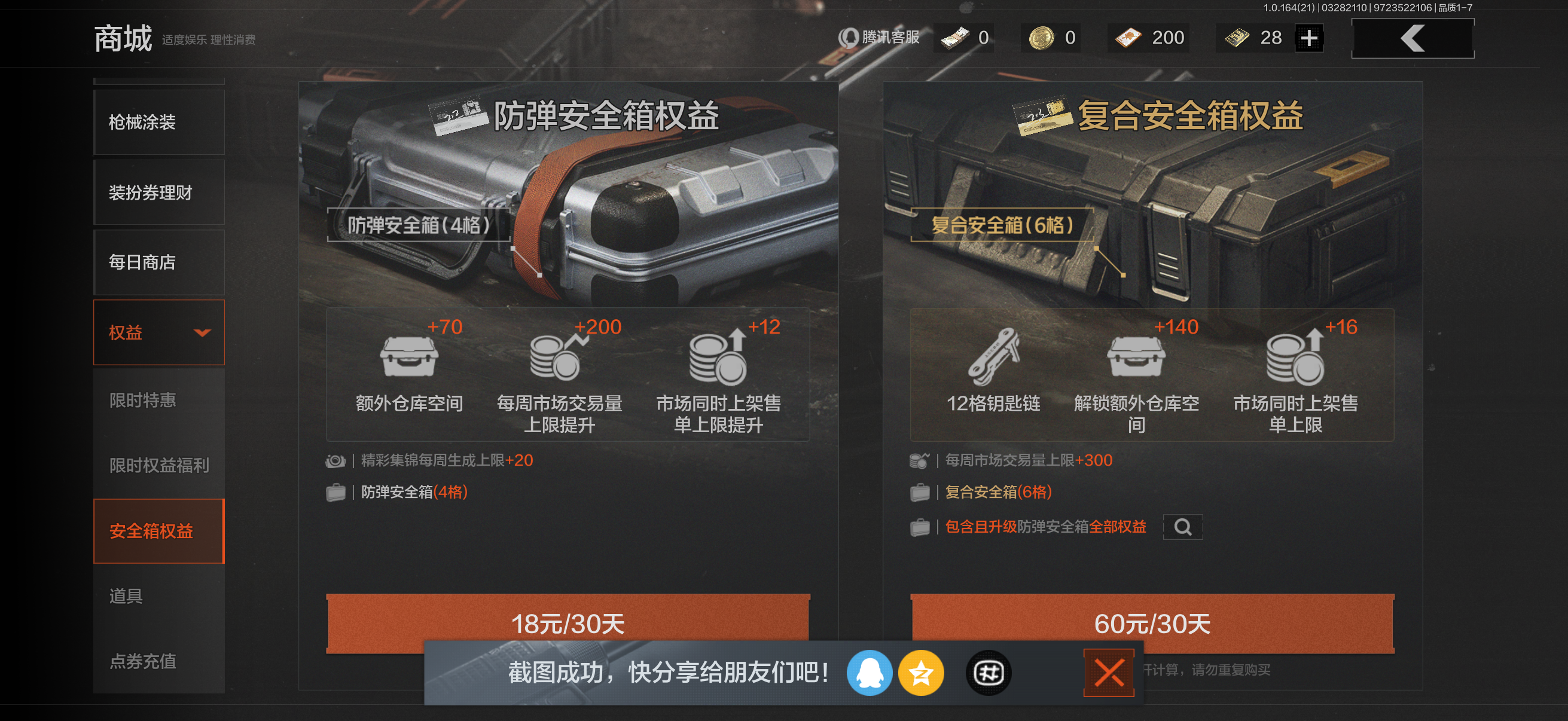Share screenshot via QQ
The width and height of the screenshot is (1568, 721).
(x=871, y=673)
